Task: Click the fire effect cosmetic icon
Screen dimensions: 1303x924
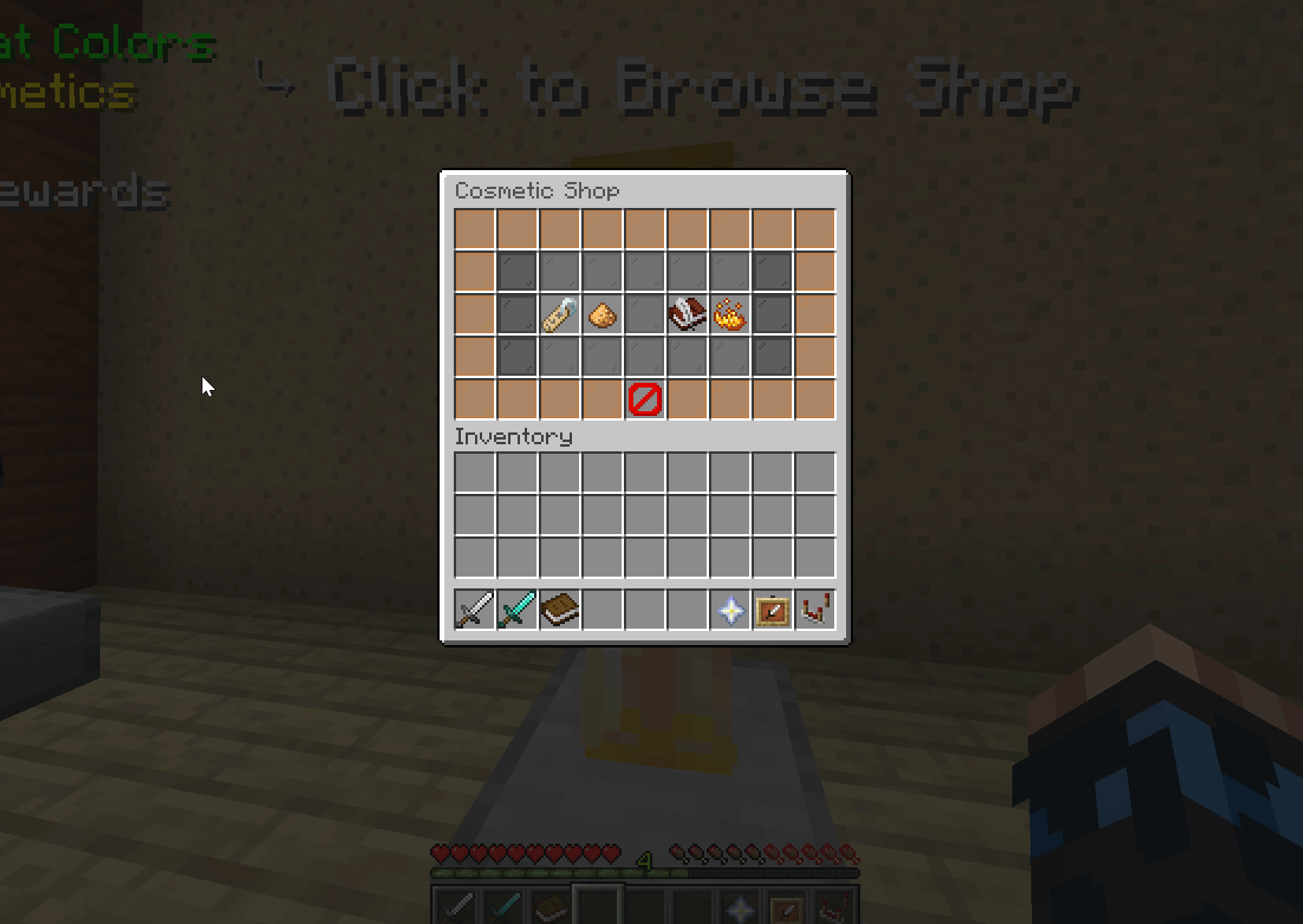Action: (x=729, y=314)
